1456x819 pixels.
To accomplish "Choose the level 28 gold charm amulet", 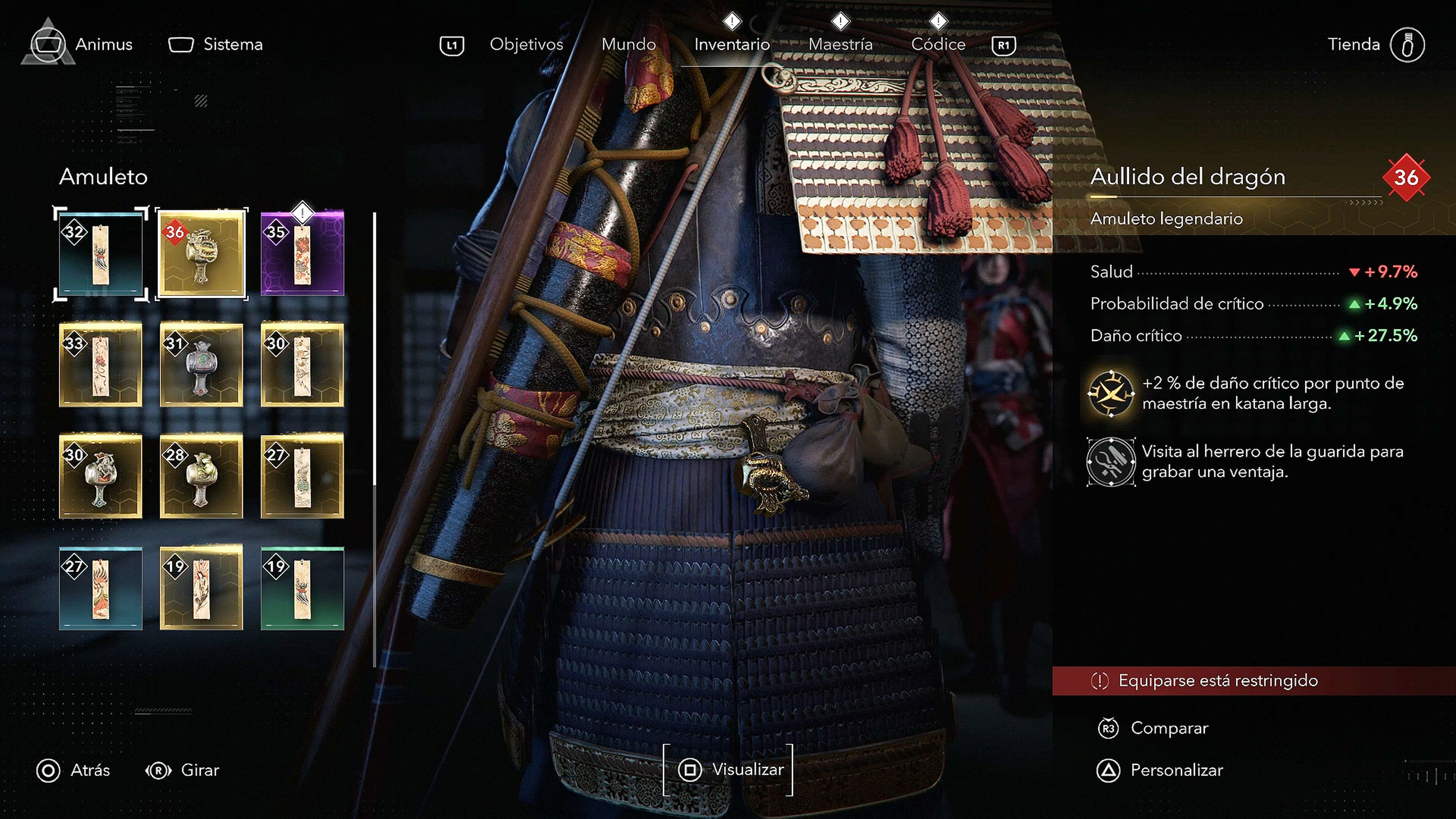I will pyautogui.click(x=202, y=476).
